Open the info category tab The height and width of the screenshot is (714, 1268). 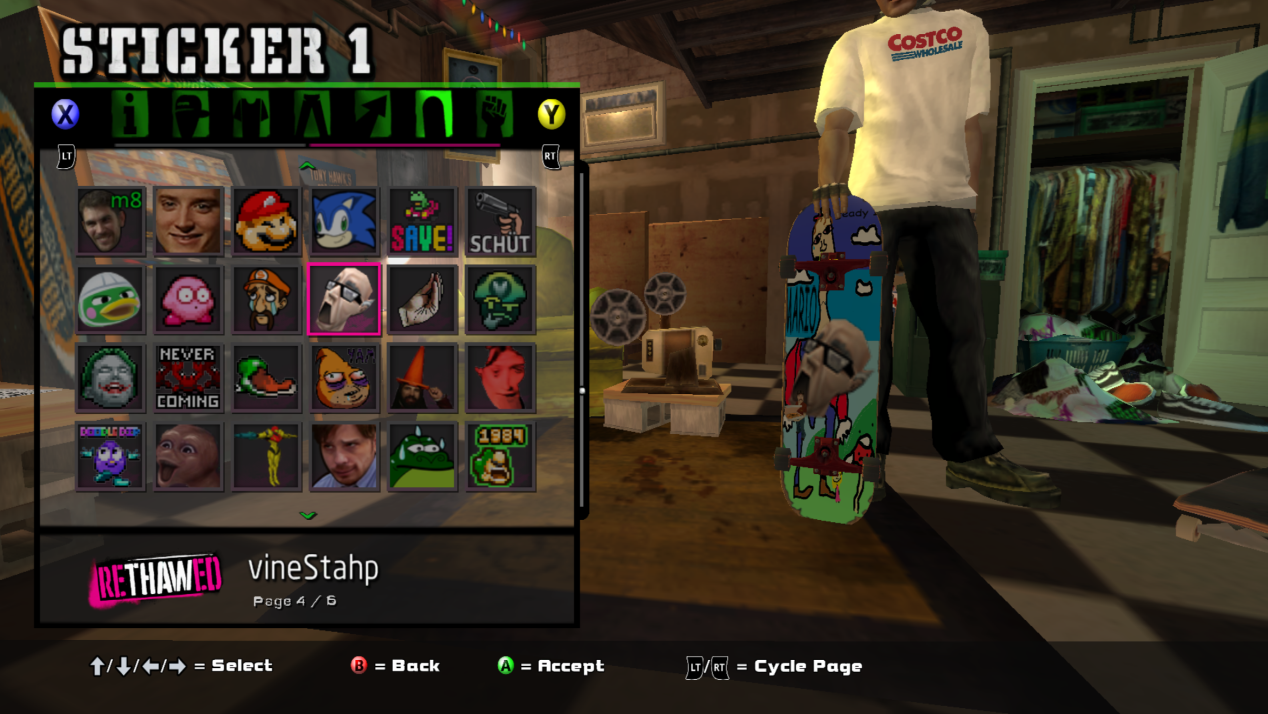(130, 114)
